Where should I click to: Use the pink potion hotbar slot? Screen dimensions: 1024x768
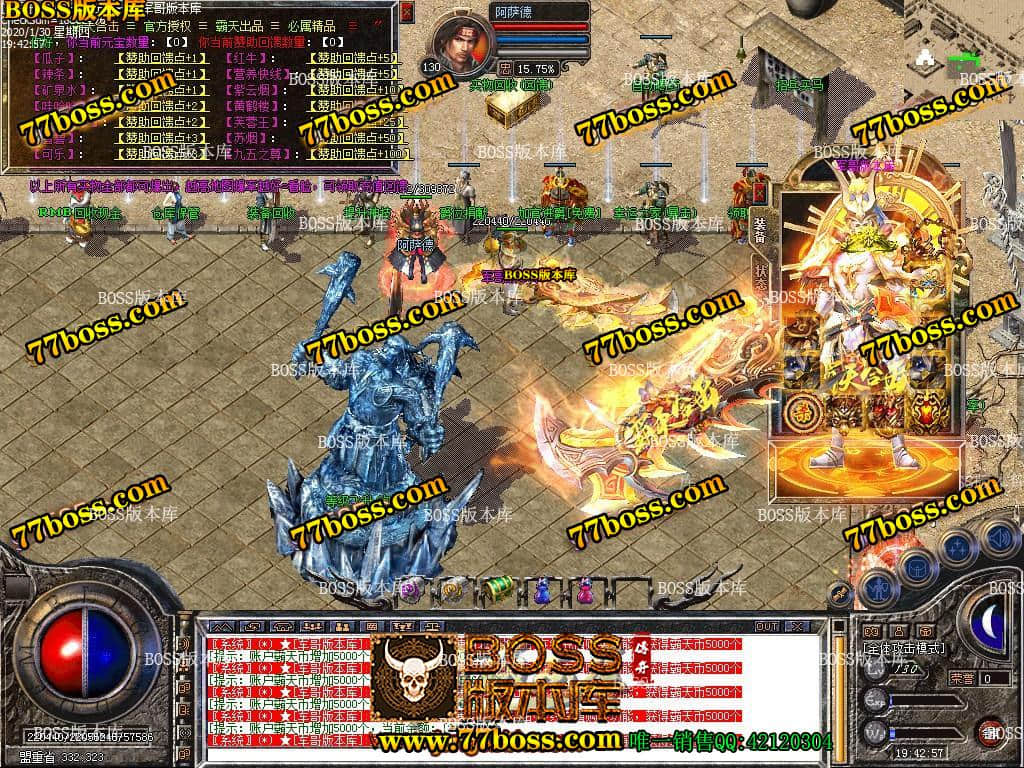[585, 589]
